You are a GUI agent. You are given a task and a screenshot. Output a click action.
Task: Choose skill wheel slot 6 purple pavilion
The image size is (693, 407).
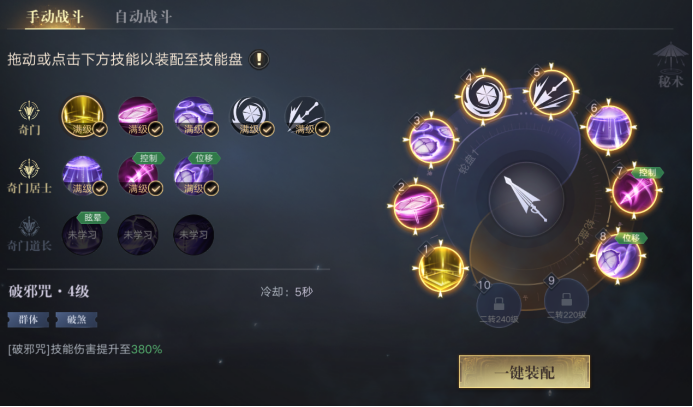click(x=608, y=128)
